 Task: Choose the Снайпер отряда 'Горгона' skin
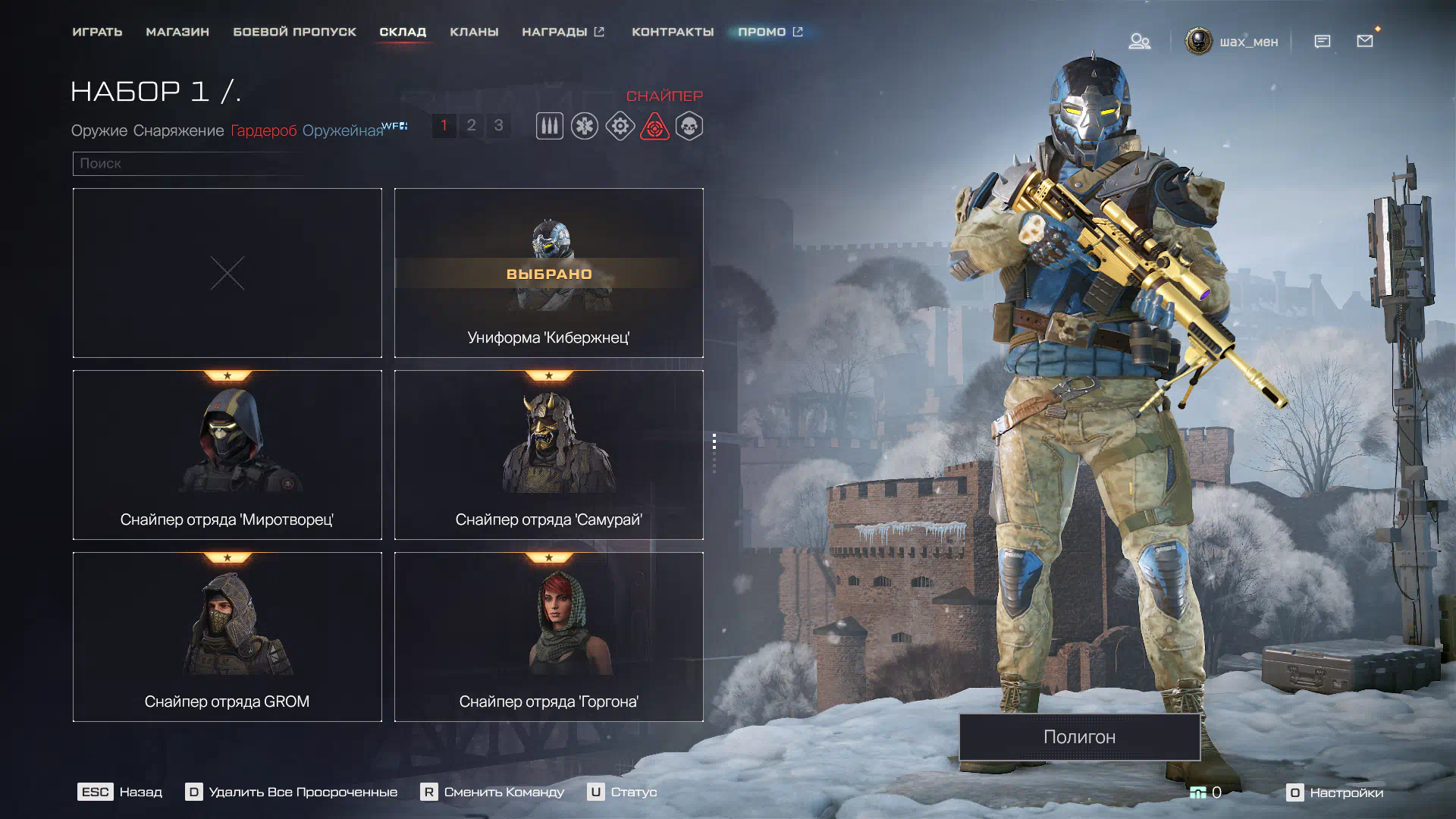[x=548, y=637]
